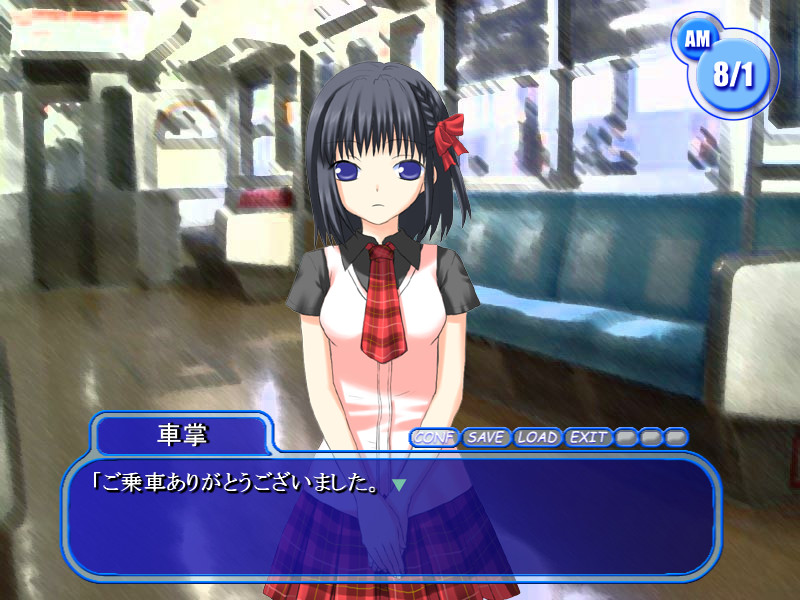Choose the EXIT button
800x600 pixels.
[x=588, y=437]
